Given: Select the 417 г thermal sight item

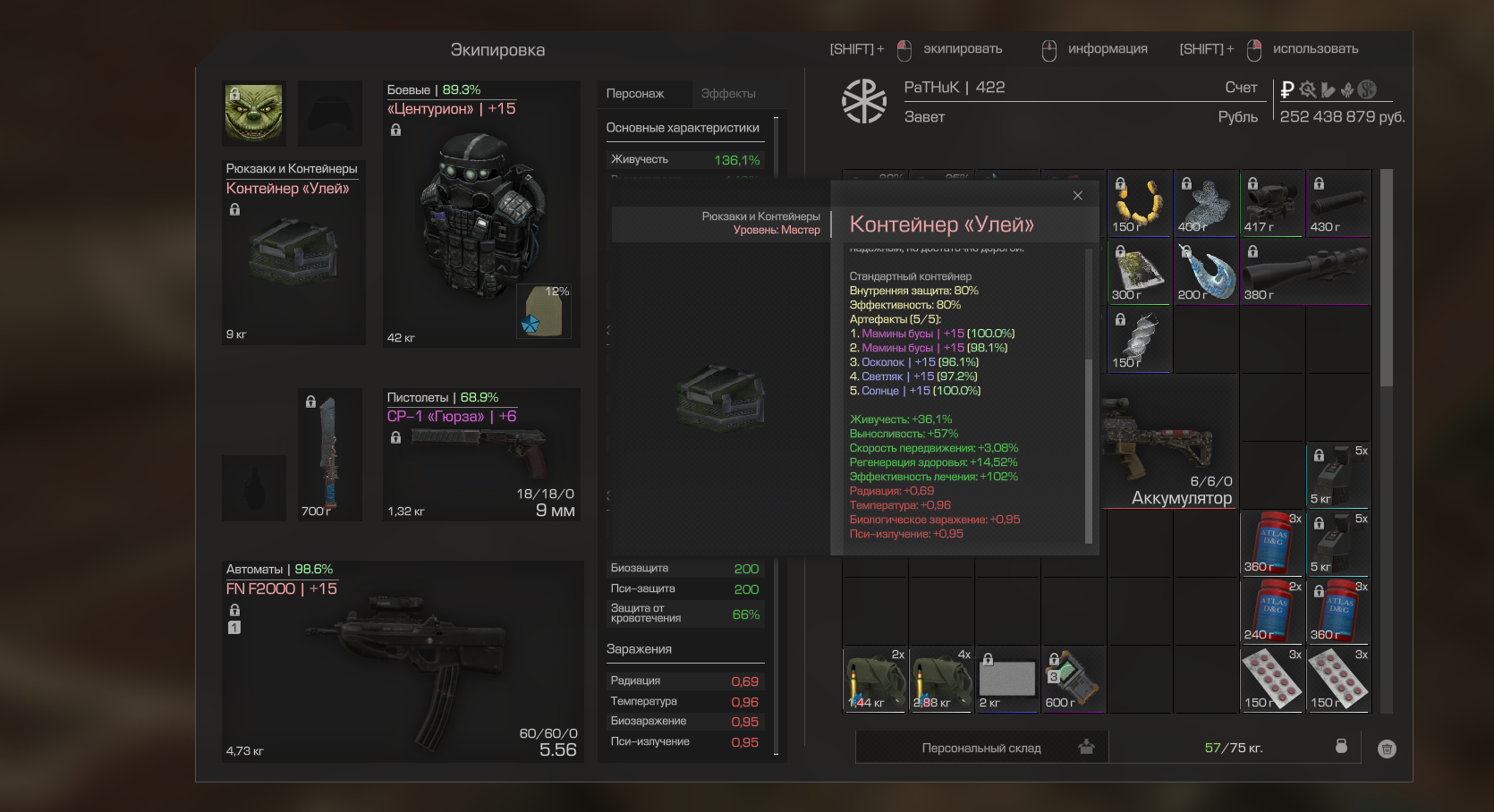Looking at the screenshot, I should (x=1271, y=203).
